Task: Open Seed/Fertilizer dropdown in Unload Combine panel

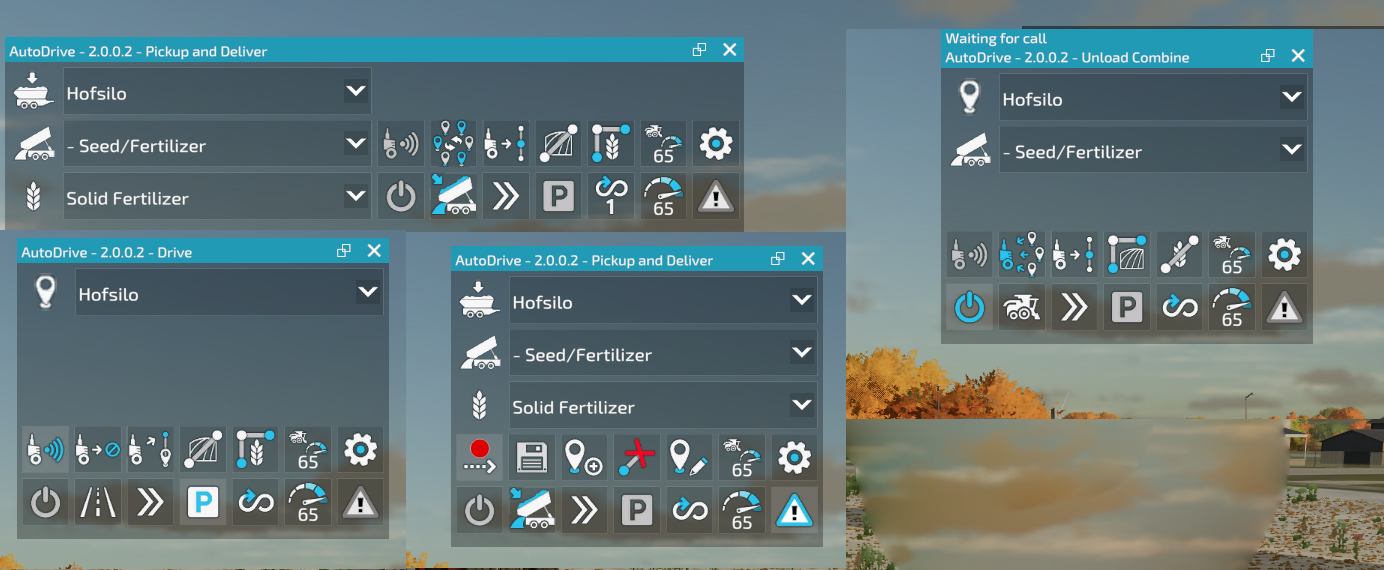Action: 1291,151
